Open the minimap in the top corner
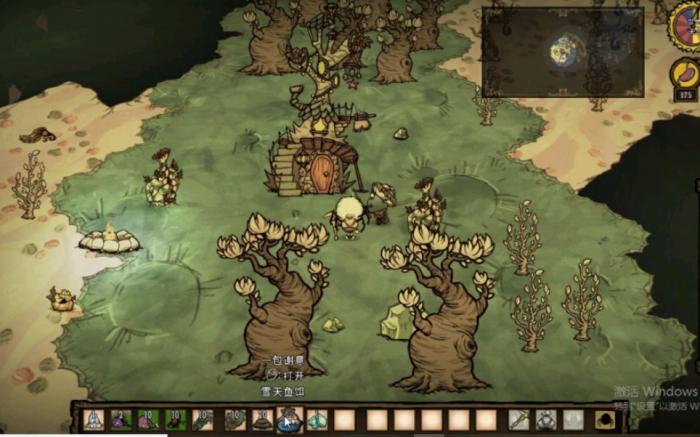Image resolution: width=700 pixels, height=437 pixels. [562, 52]
